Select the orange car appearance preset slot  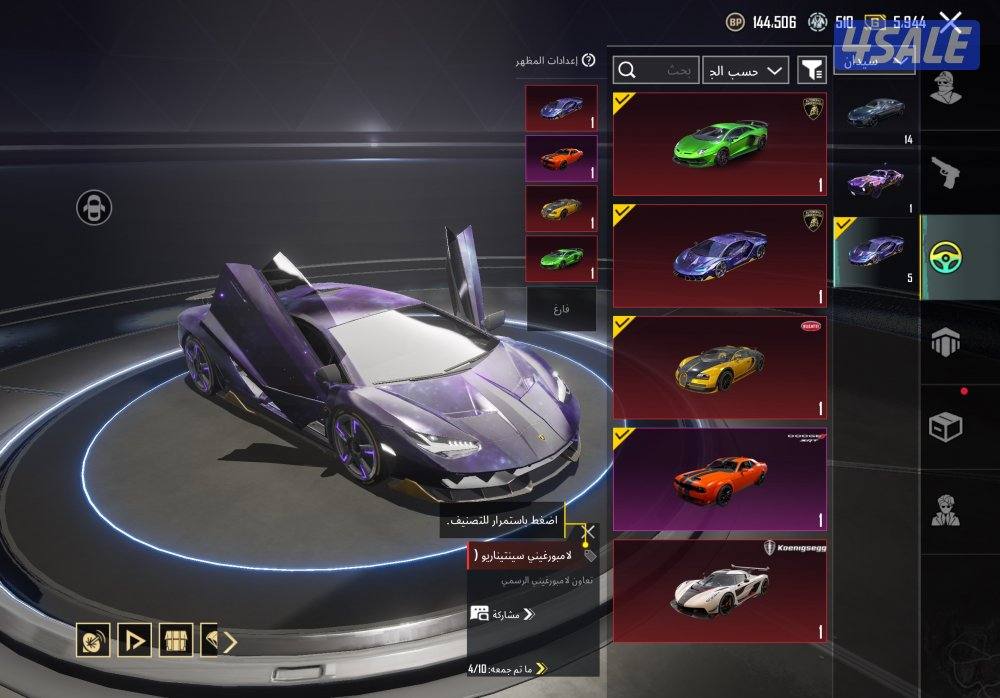click(561, 158)
